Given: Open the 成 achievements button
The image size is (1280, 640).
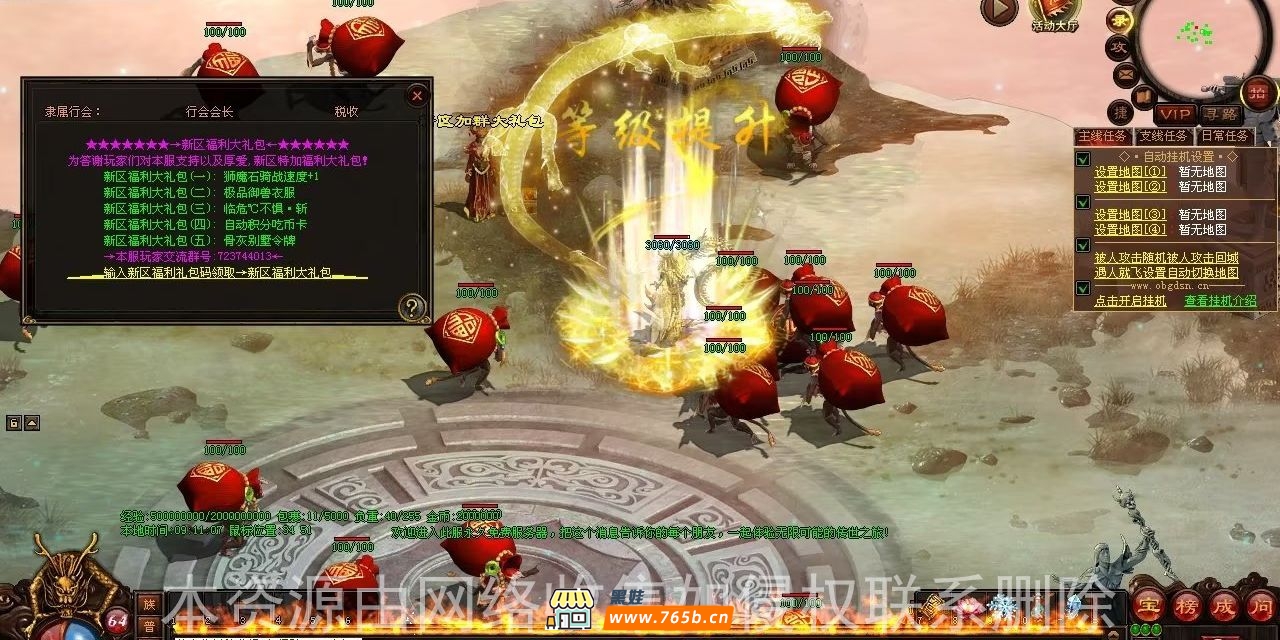Looking at the screenshot, I should [1225, 604].
